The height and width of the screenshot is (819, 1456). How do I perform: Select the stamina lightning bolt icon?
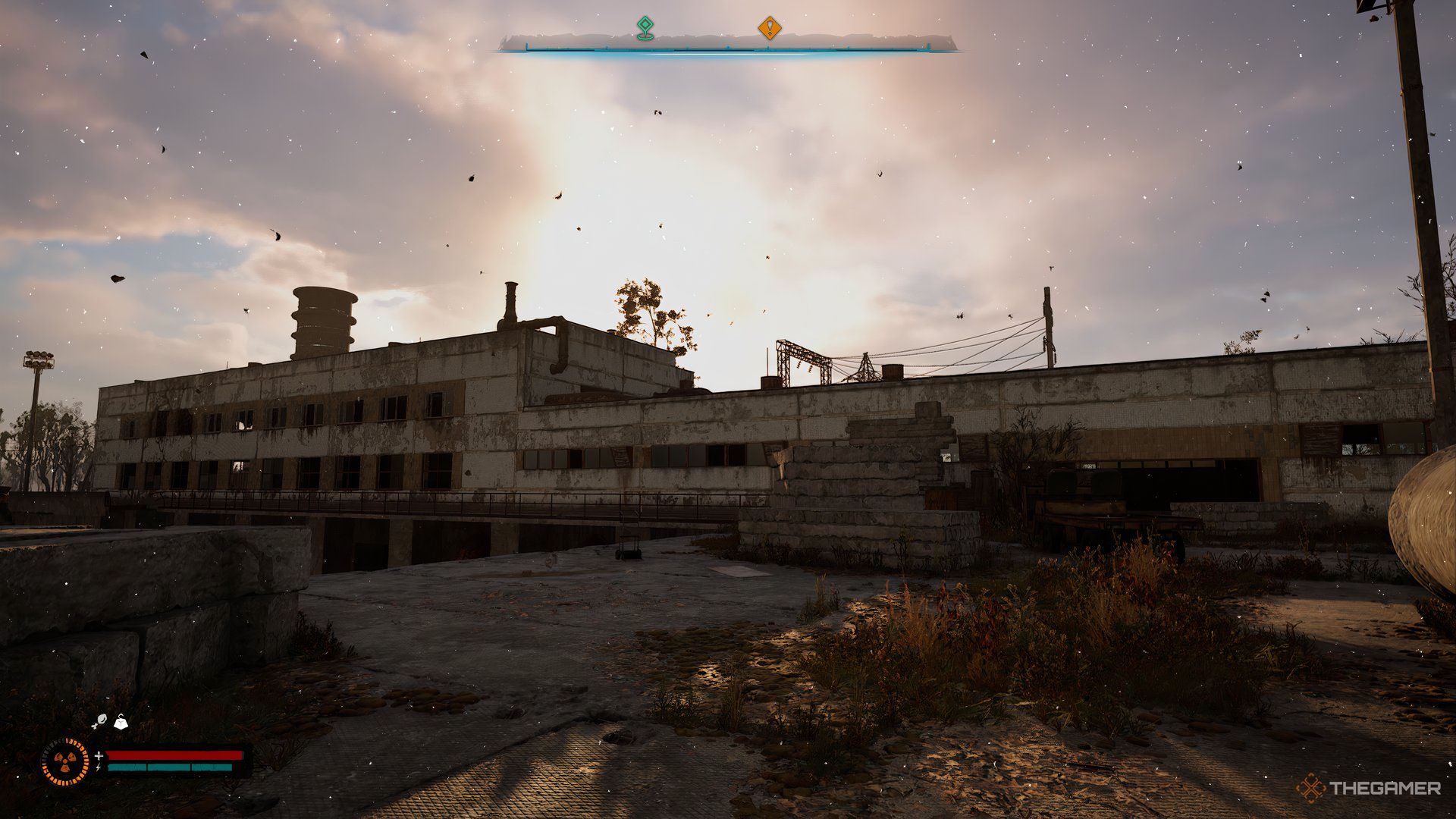point(98,767)
